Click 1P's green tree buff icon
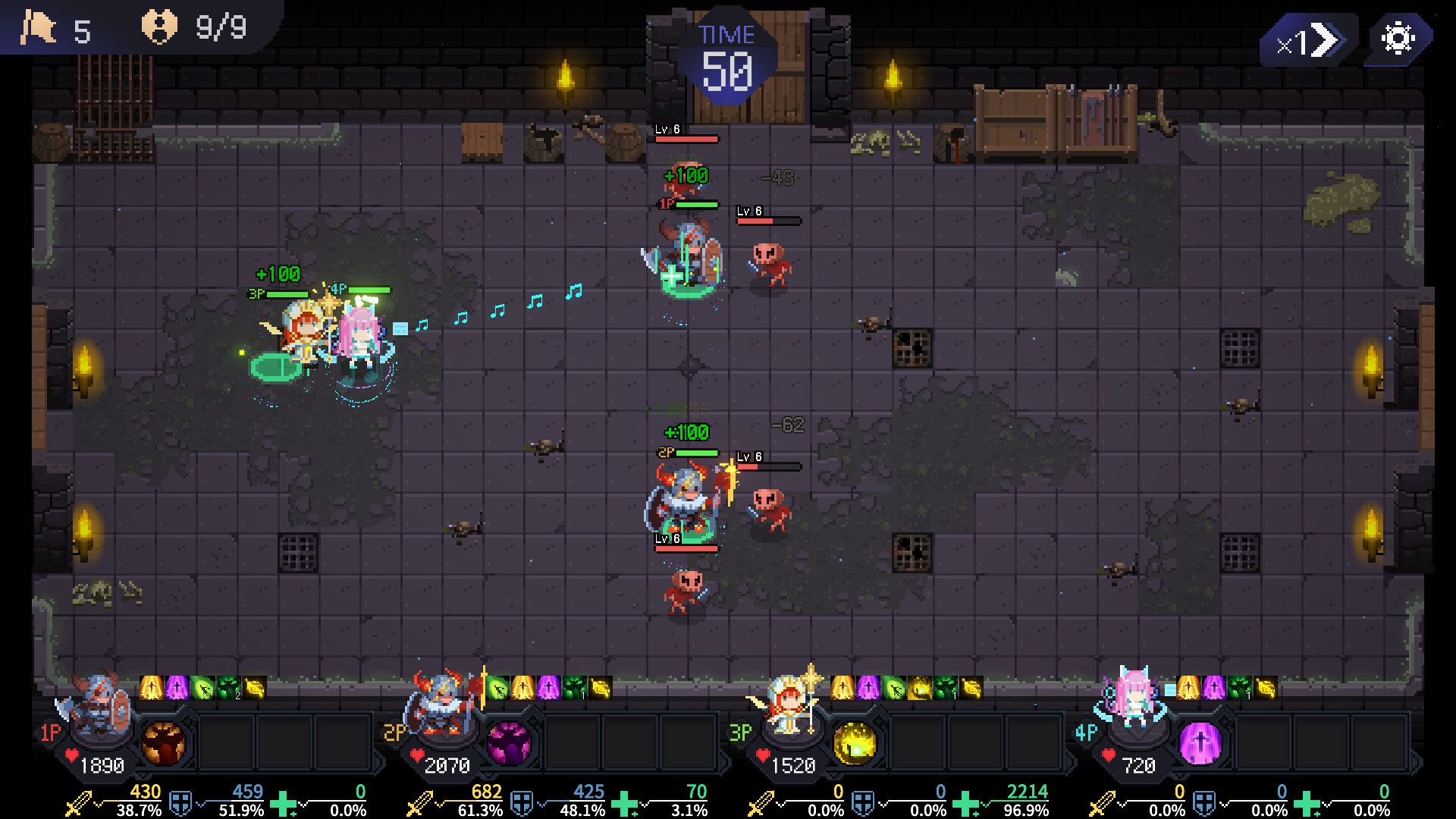 point(228,688)
